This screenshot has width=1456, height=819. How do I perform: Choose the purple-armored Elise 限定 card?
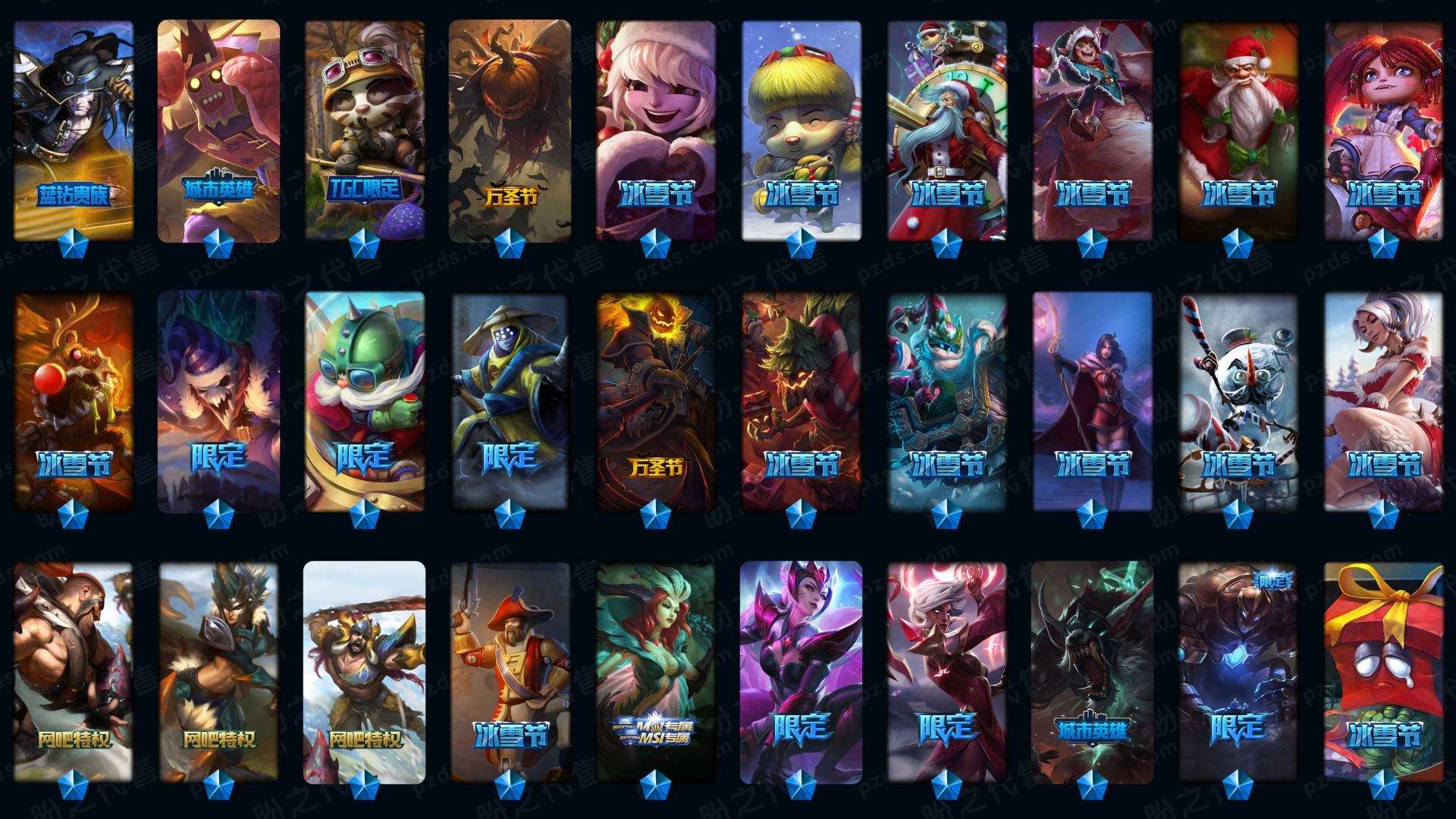[x=802, y=672]
